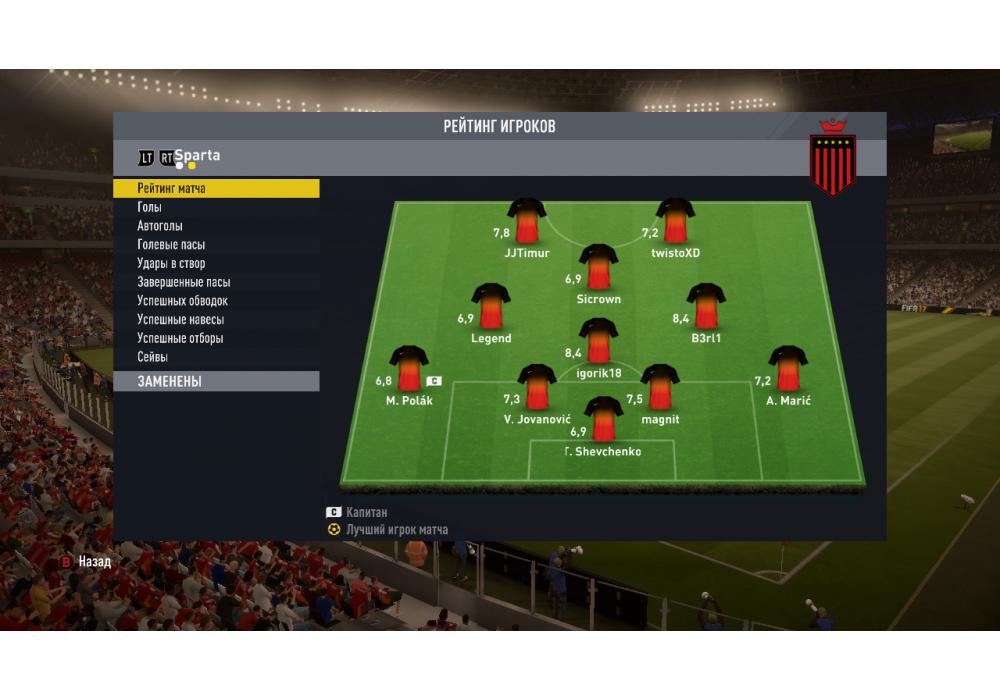Select the Рейтинг матча menu entry
This screenshot has width=1000, height=700.
tap(215, 188)
